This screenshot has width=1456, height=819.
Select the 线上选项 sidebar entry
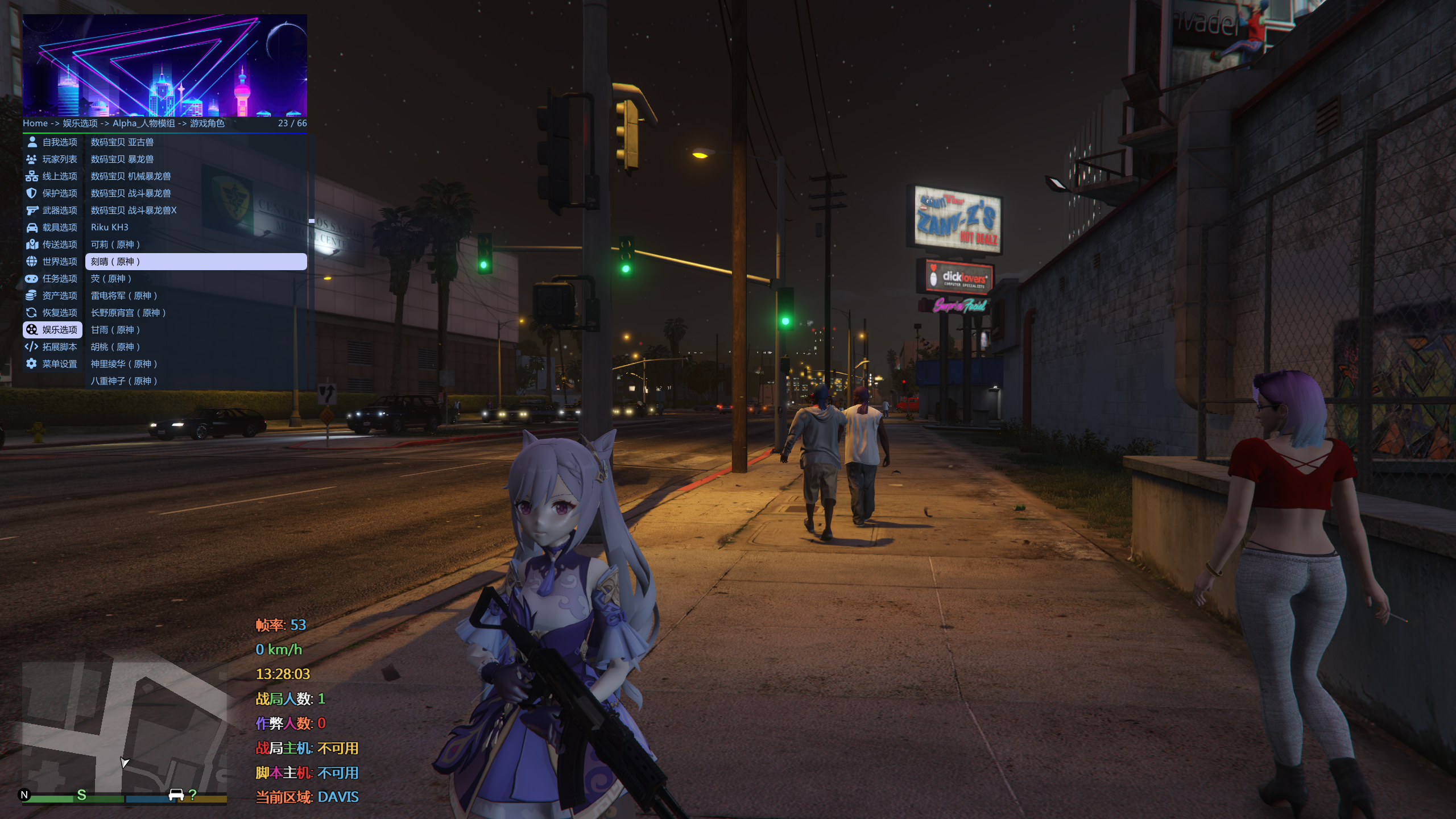click(52, 176)
